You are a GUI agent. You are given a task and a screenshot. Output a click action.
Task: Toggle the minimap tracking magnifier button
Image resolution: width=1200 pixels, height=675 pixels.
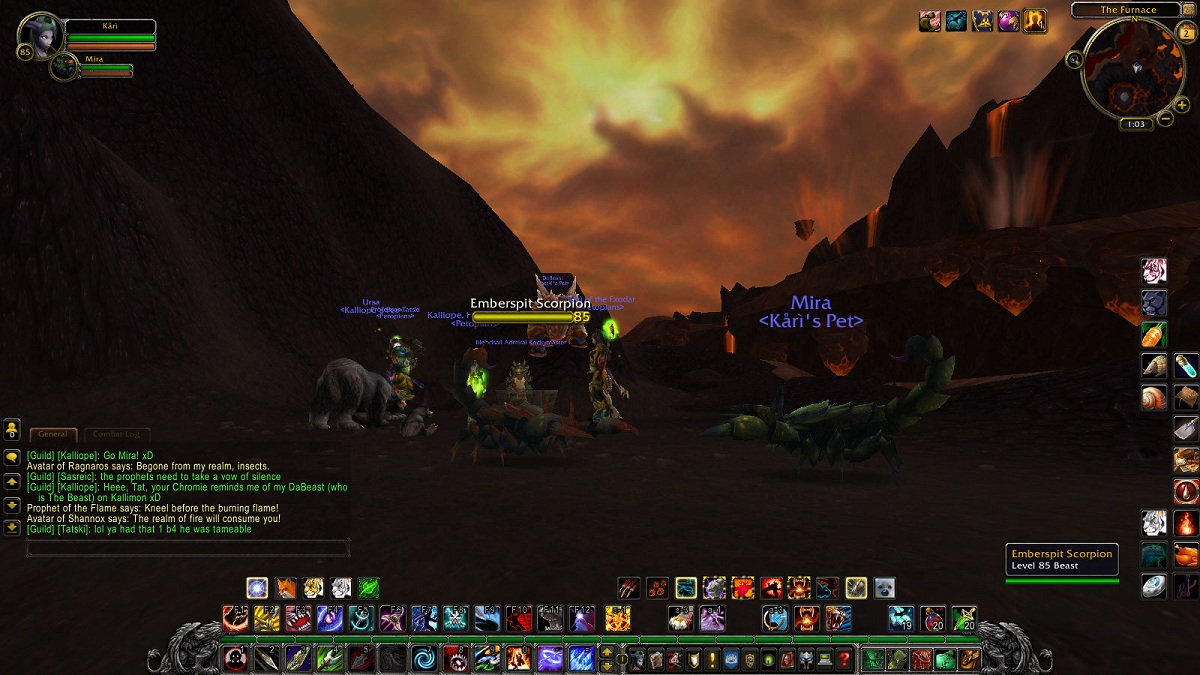pyautogui.click(x=1075, y=60)
